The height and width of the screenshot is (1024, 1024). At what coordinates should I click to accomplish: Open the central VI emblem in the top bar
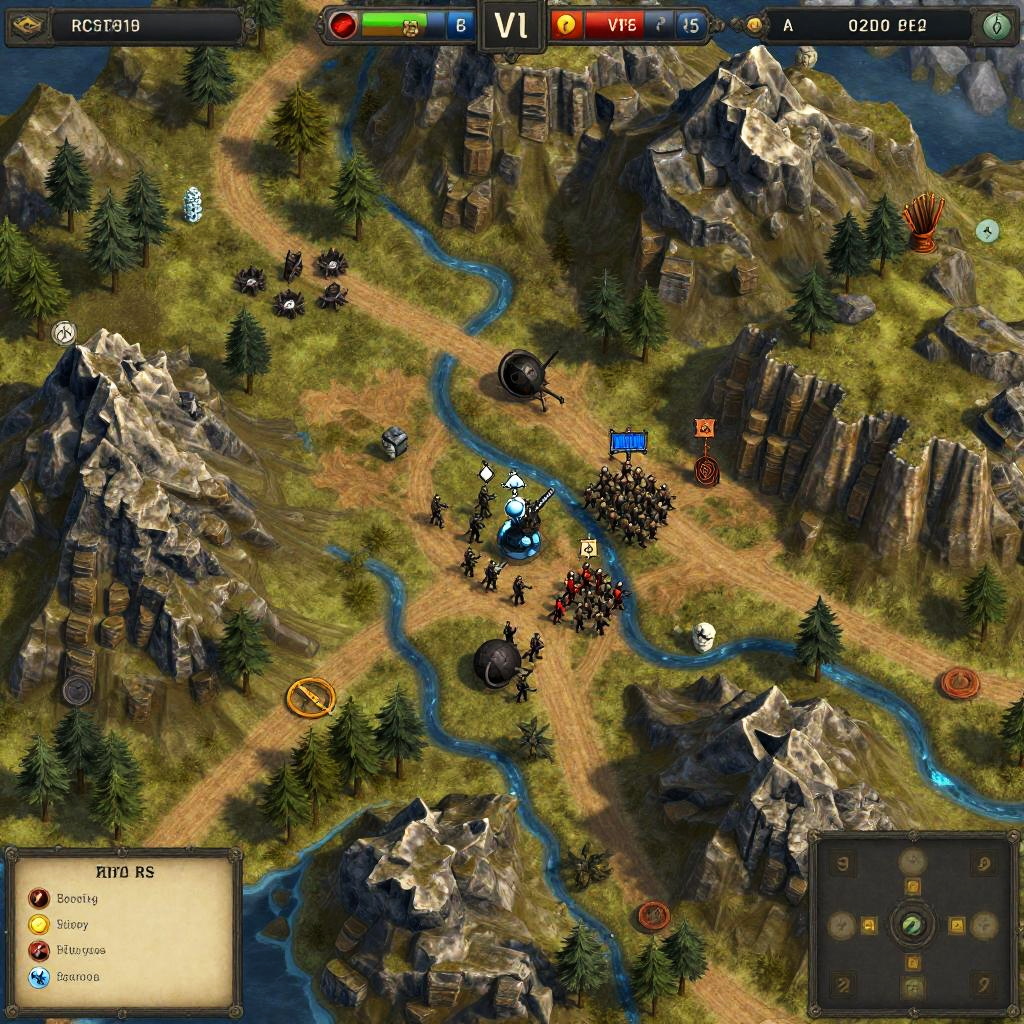click(511, 26)
